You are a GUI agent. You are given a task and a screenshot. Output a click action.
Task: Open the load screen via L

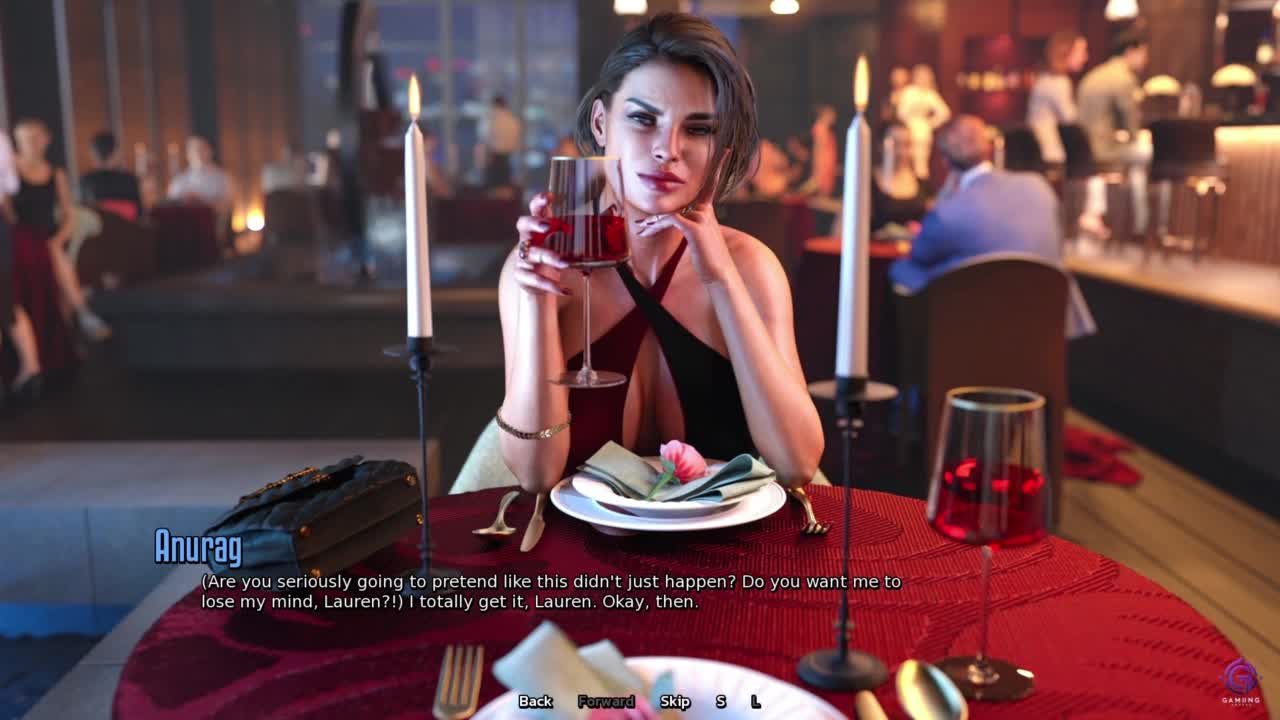coord(755,701)
